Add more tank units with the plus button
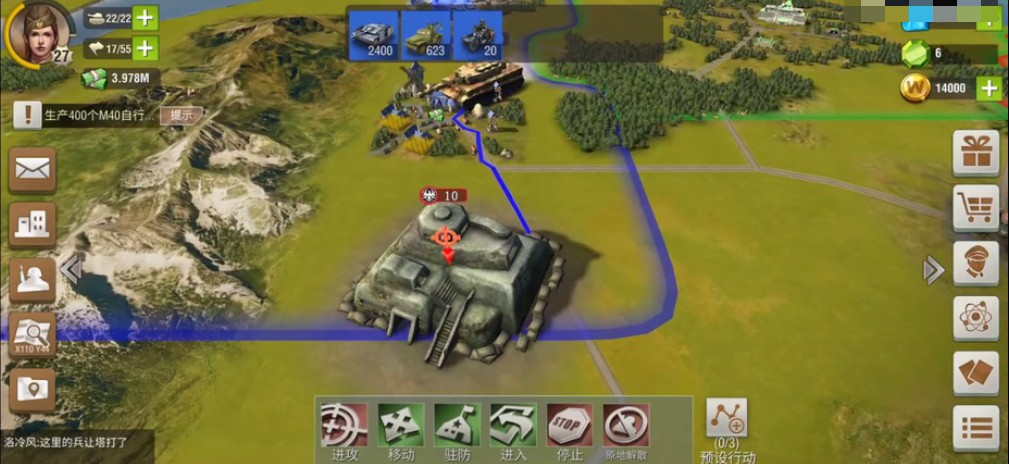Image resolution: width=1009 pixels, height=464 pixels. tap(145, 18)
